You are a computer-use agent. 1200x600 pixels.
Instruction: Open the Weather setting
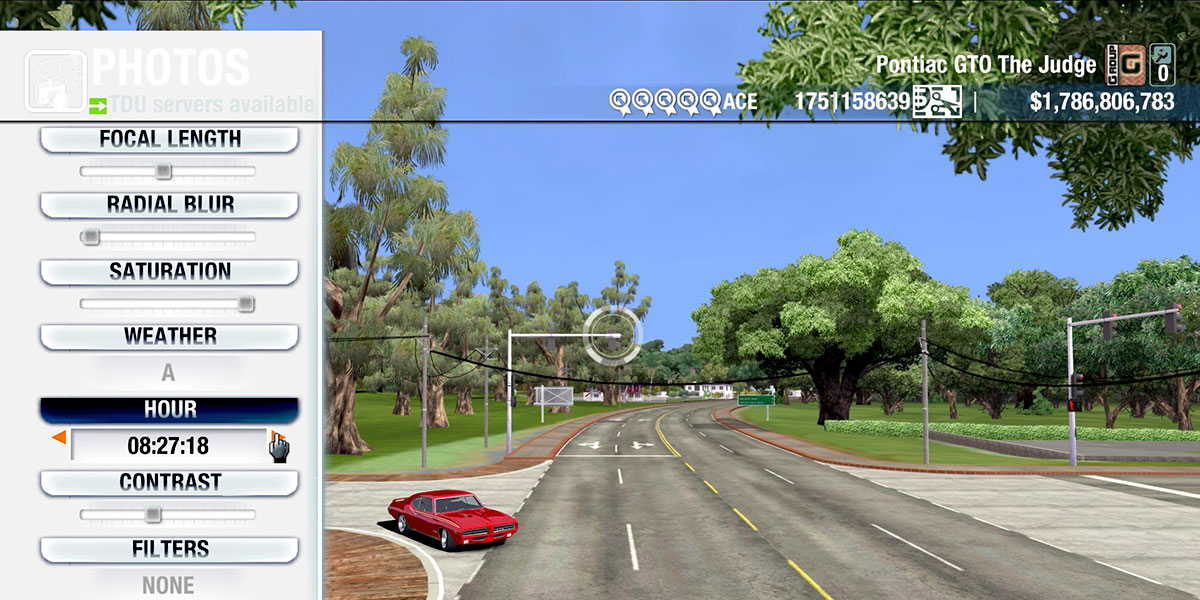click(x=169, y=336)
